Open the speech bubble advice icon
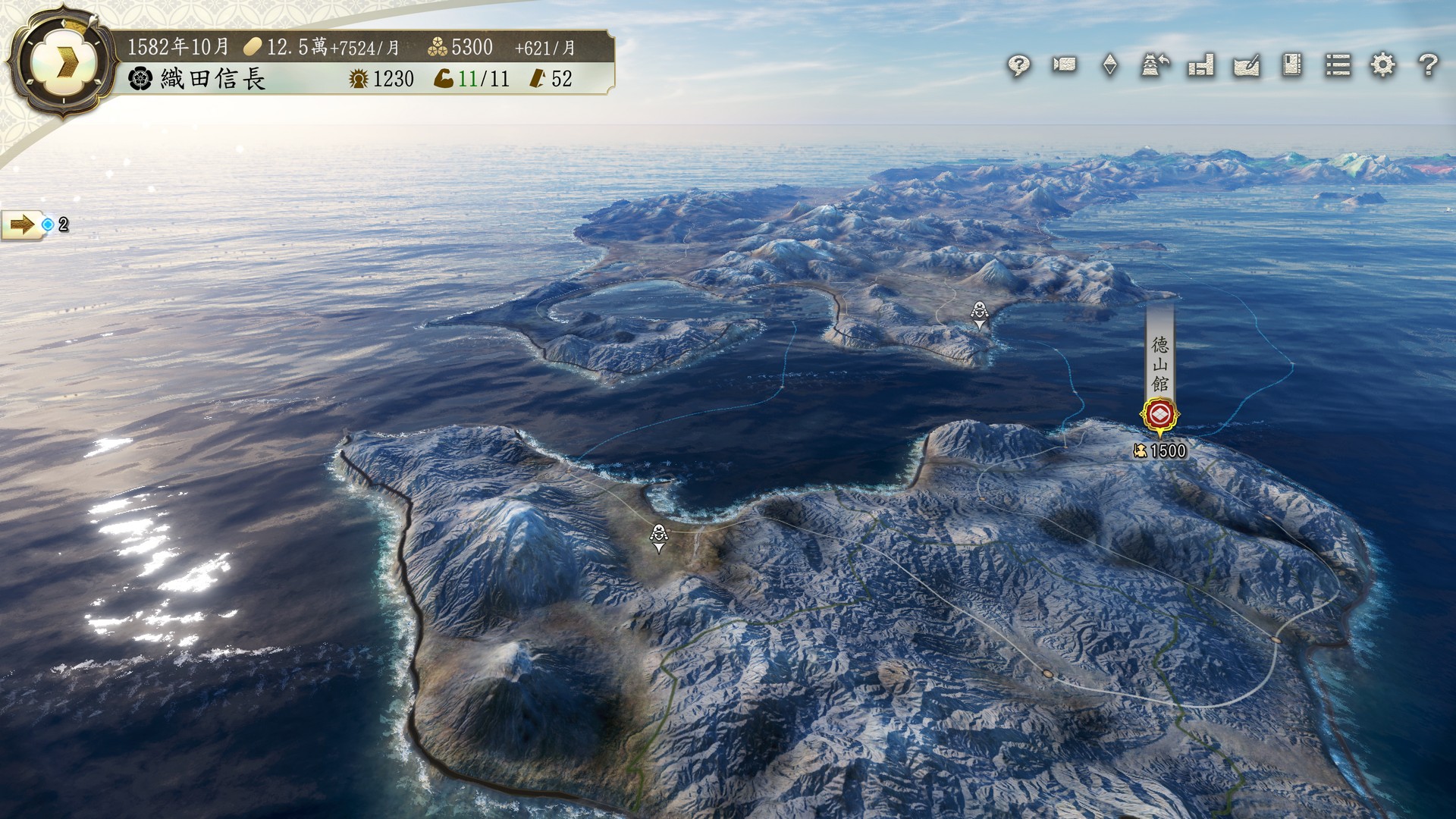This screenshot has width=1456, height=819. pyautogui.click(x=1018, y=66)
